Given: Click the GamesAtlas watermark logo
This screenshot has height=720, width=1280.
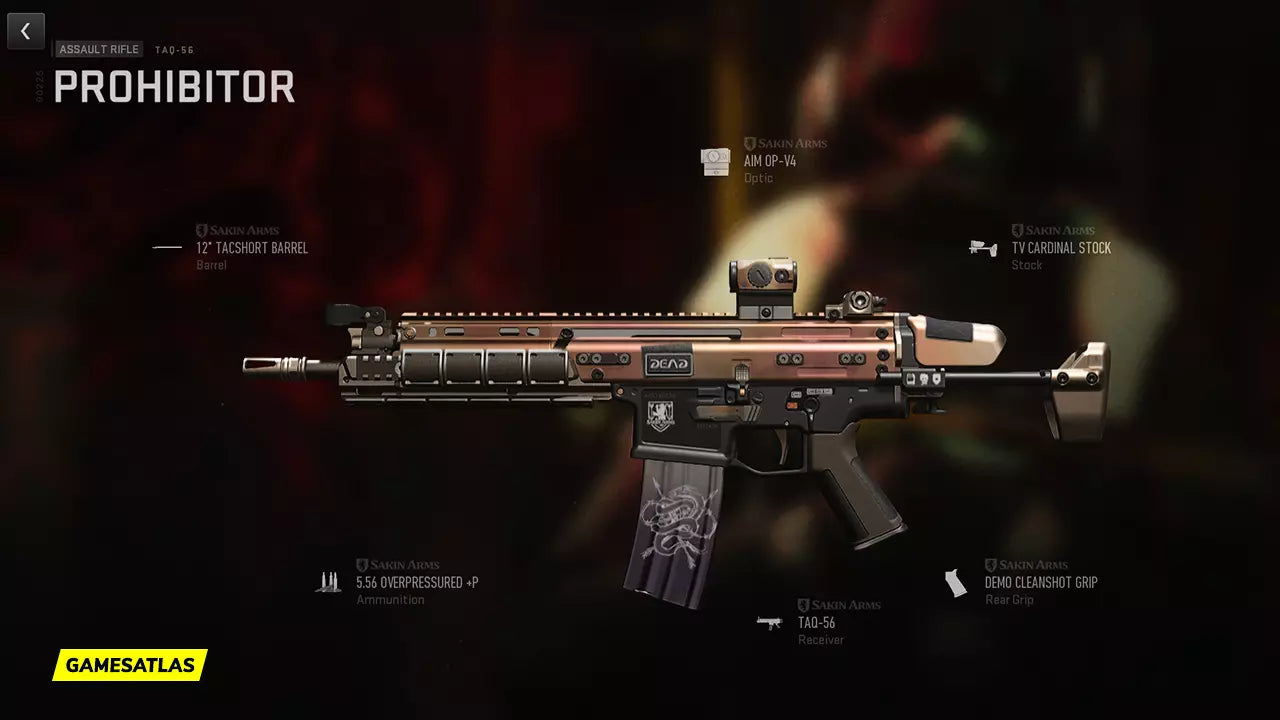Looking at the screenshot, I should (130, 665).
